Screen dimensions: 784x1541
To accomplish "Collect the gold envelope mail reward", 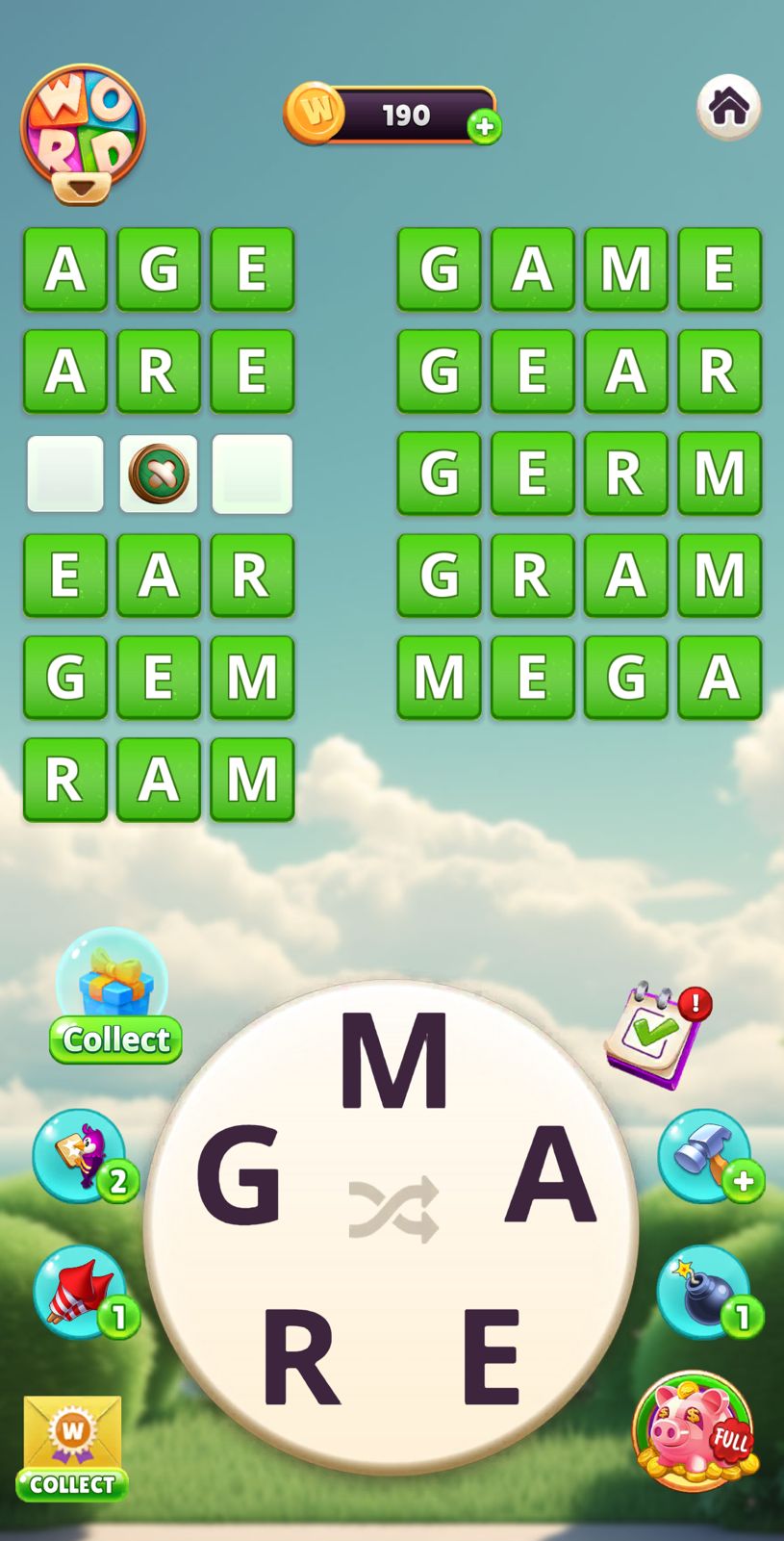I will 72,1447.
